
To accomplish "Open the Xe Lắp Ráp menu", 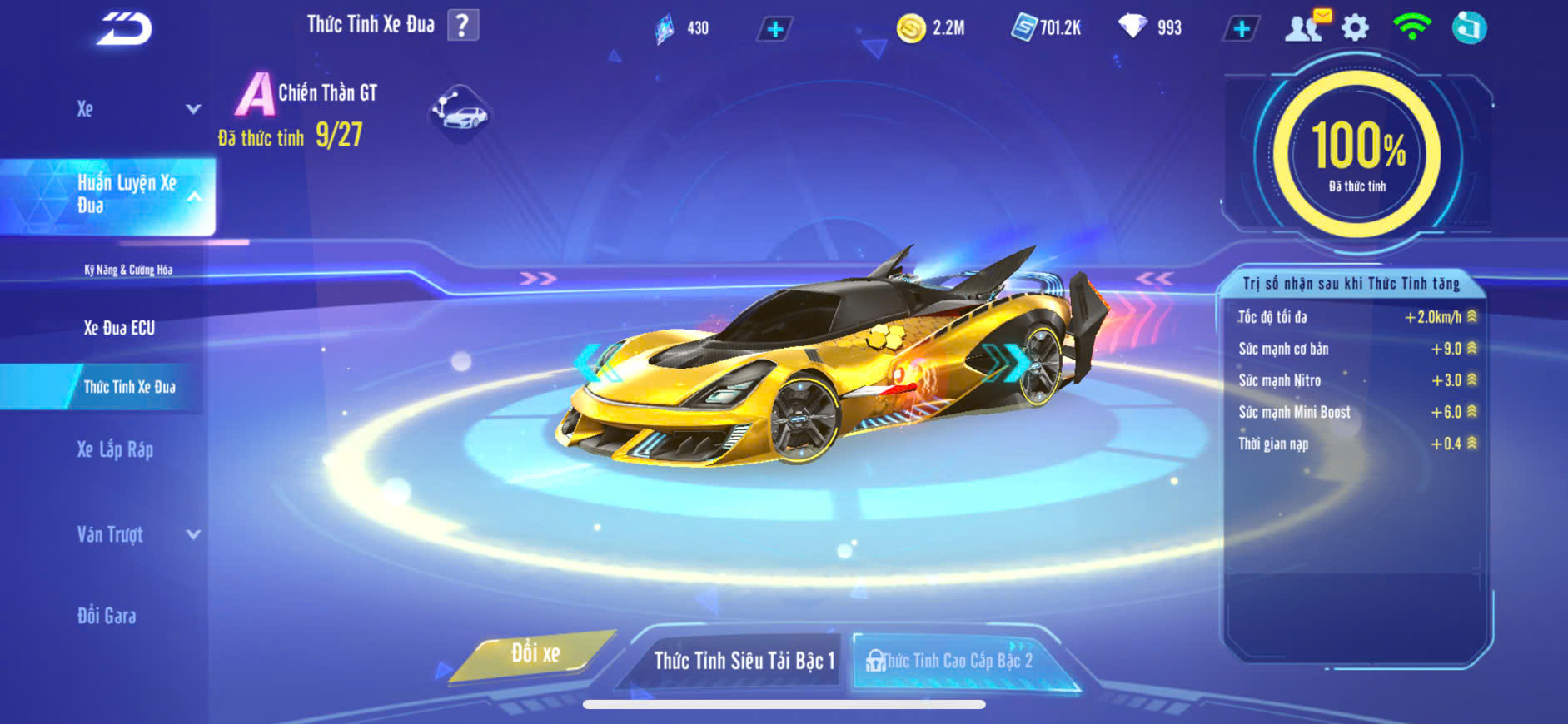I will (115, 450).
